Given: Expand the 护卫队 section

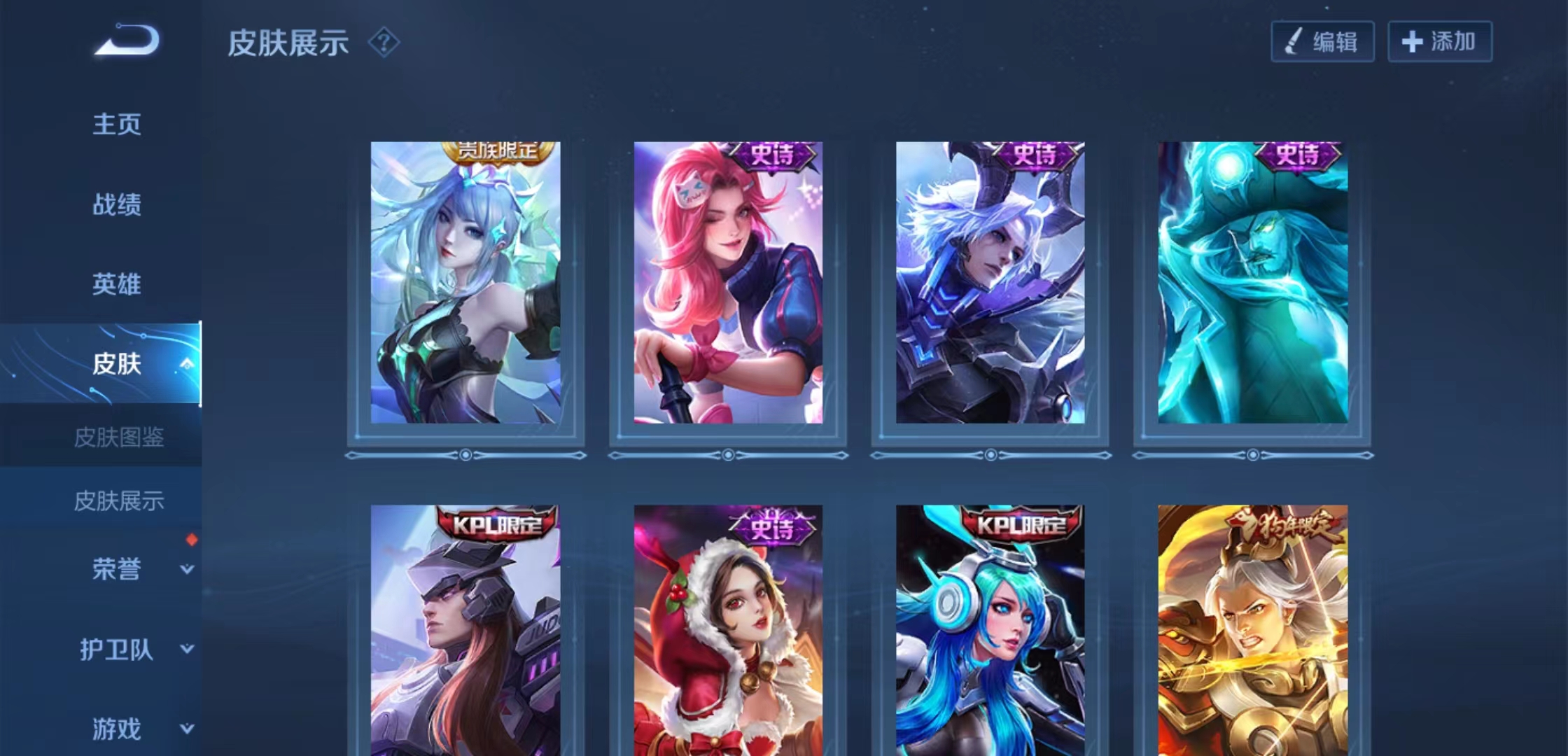Looking at the screenshot, I should coord(186,649).
